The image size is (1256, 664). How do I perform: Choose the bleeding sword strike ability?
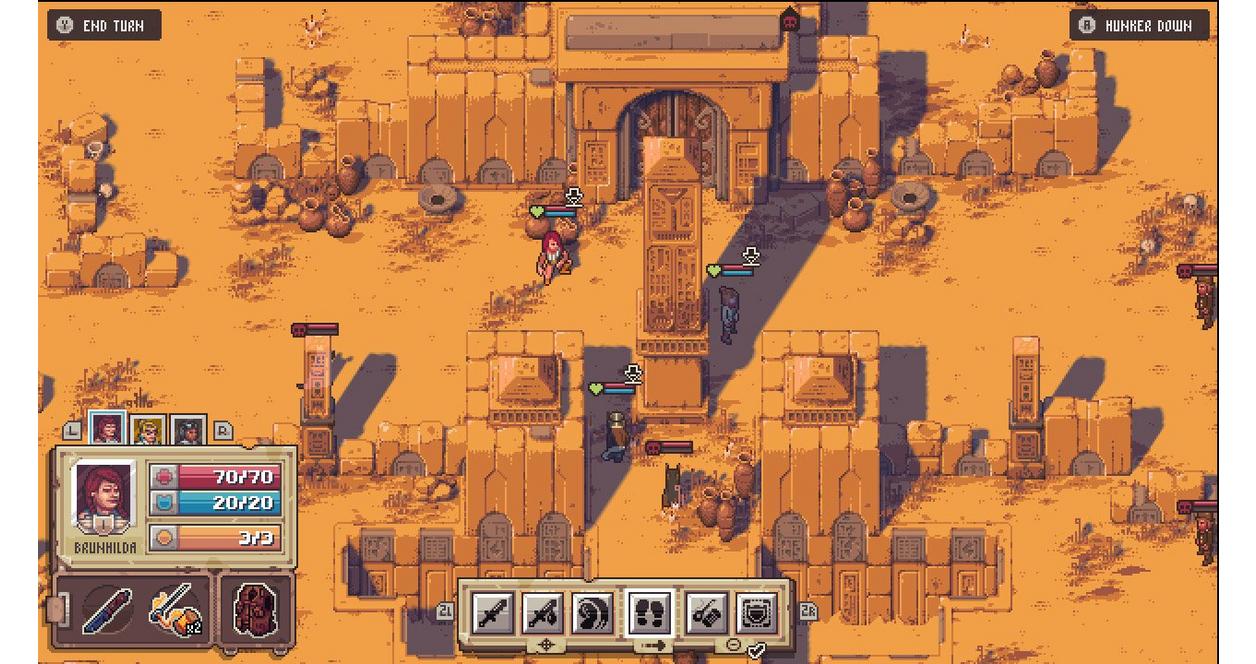click(541, 614)
